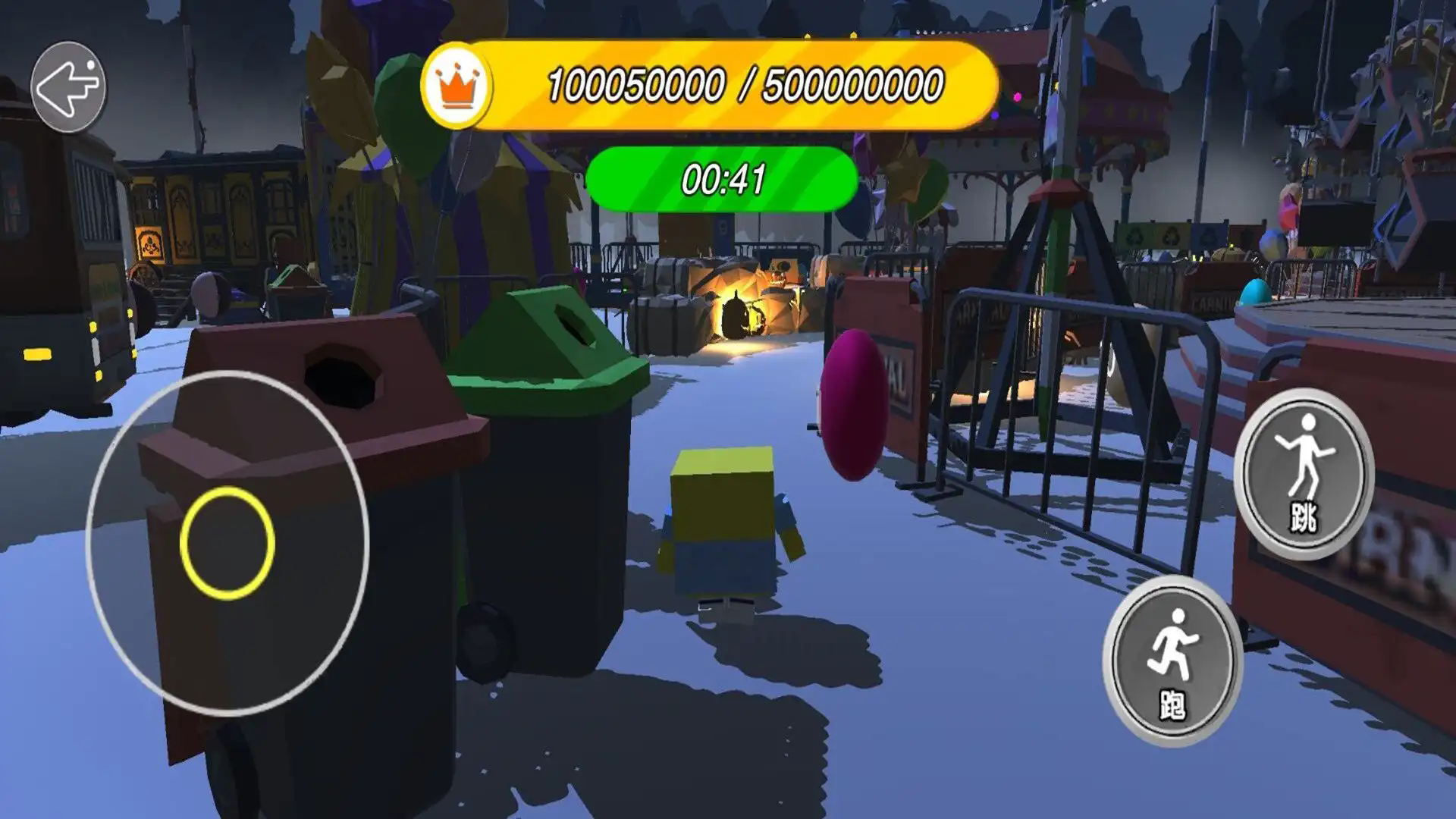The height and width of the screenshot is (819, 1456).
Task: Click the crown icon on score bar
Action: (x=457, y=86)
